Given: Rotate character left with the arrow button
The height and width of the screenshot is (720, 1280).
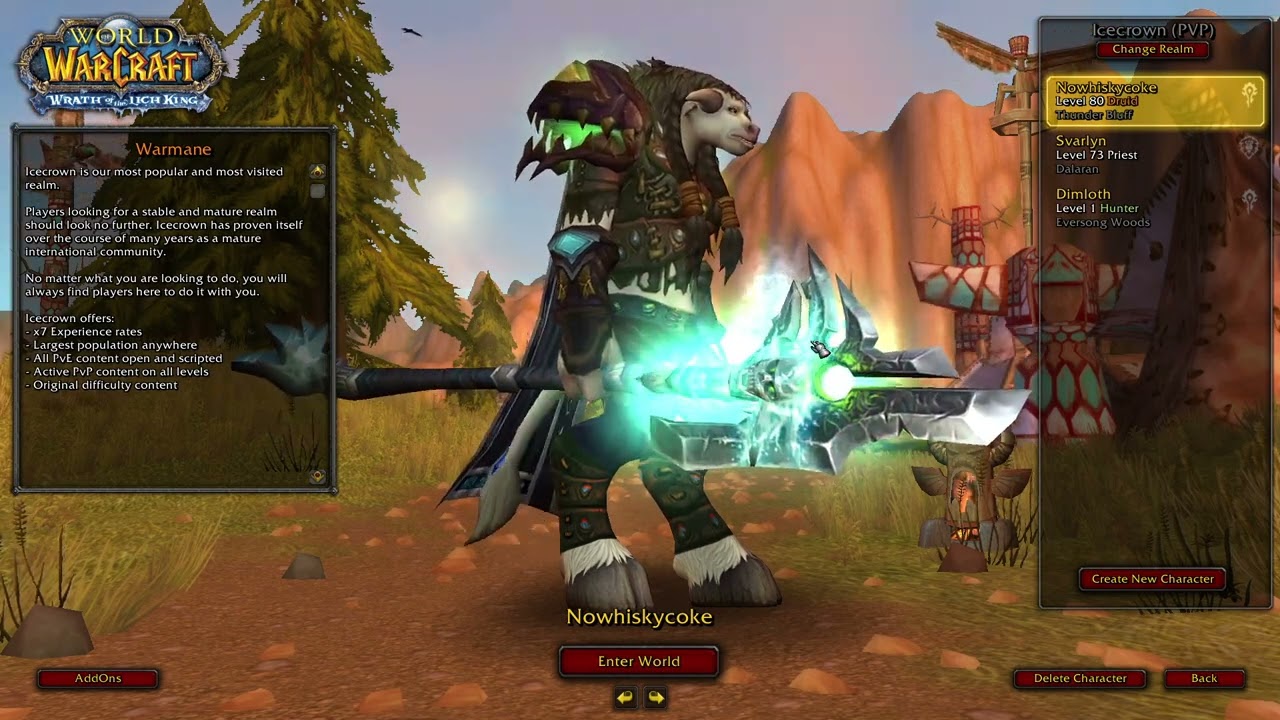Looking at the screenshot, I should (625, 697).
